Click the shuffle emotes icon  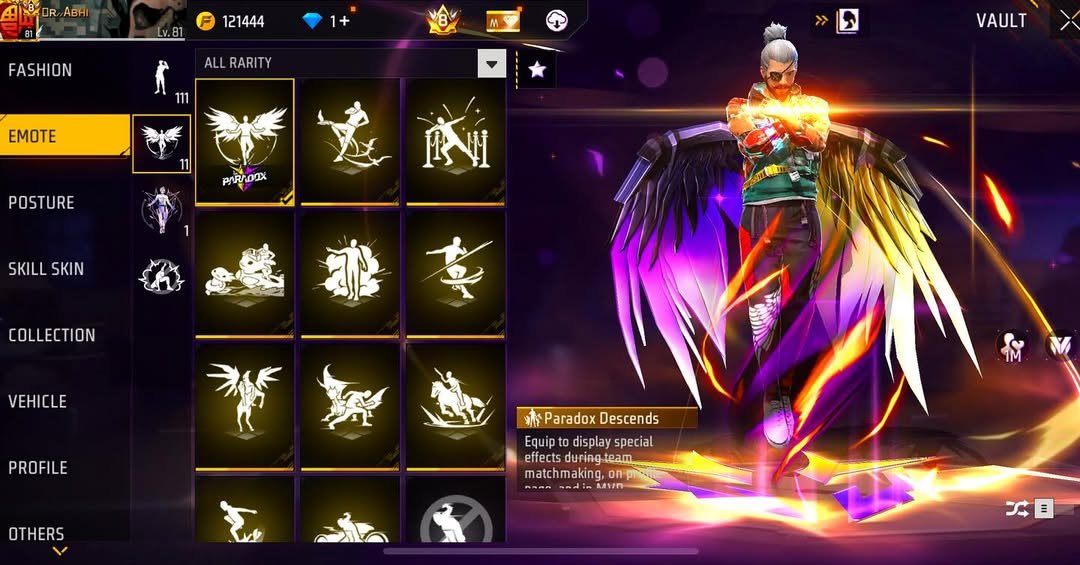[1016, 509]
